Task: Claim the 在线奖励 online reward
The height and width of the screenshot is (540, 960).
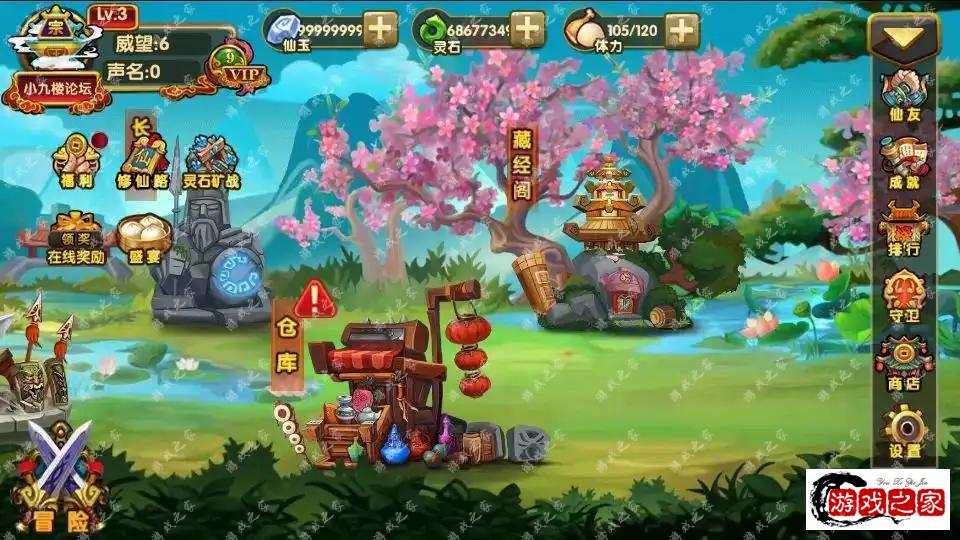Action: coord(76,240)
